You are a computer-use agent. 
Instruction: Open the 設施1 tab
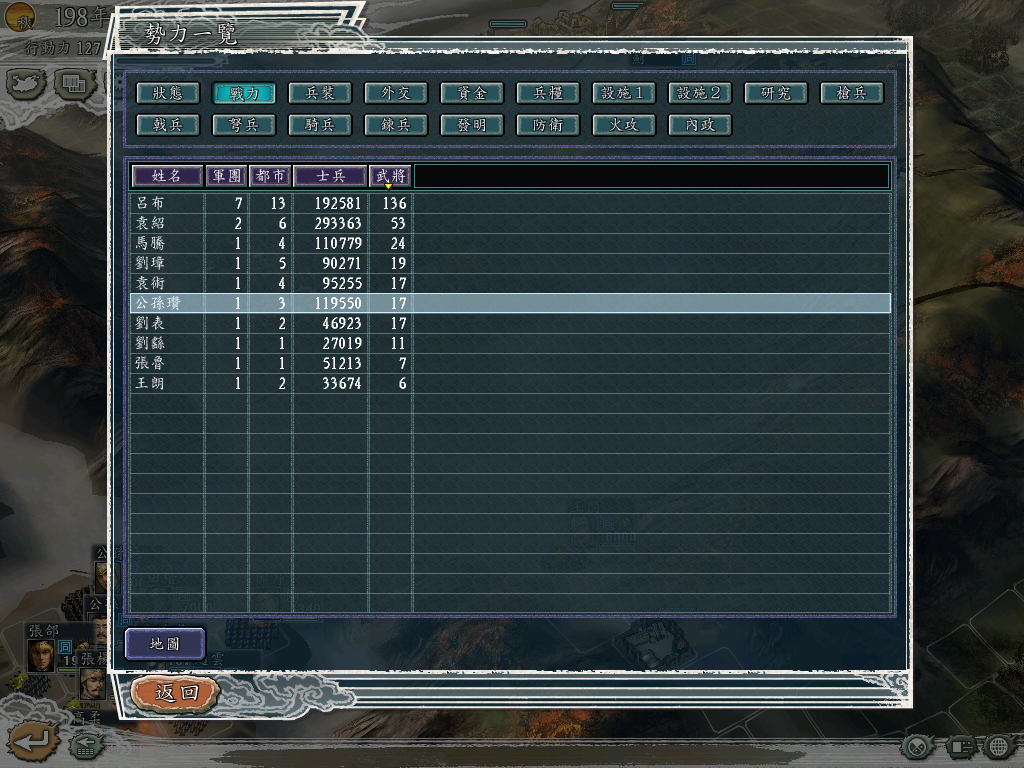pos(623,93)
